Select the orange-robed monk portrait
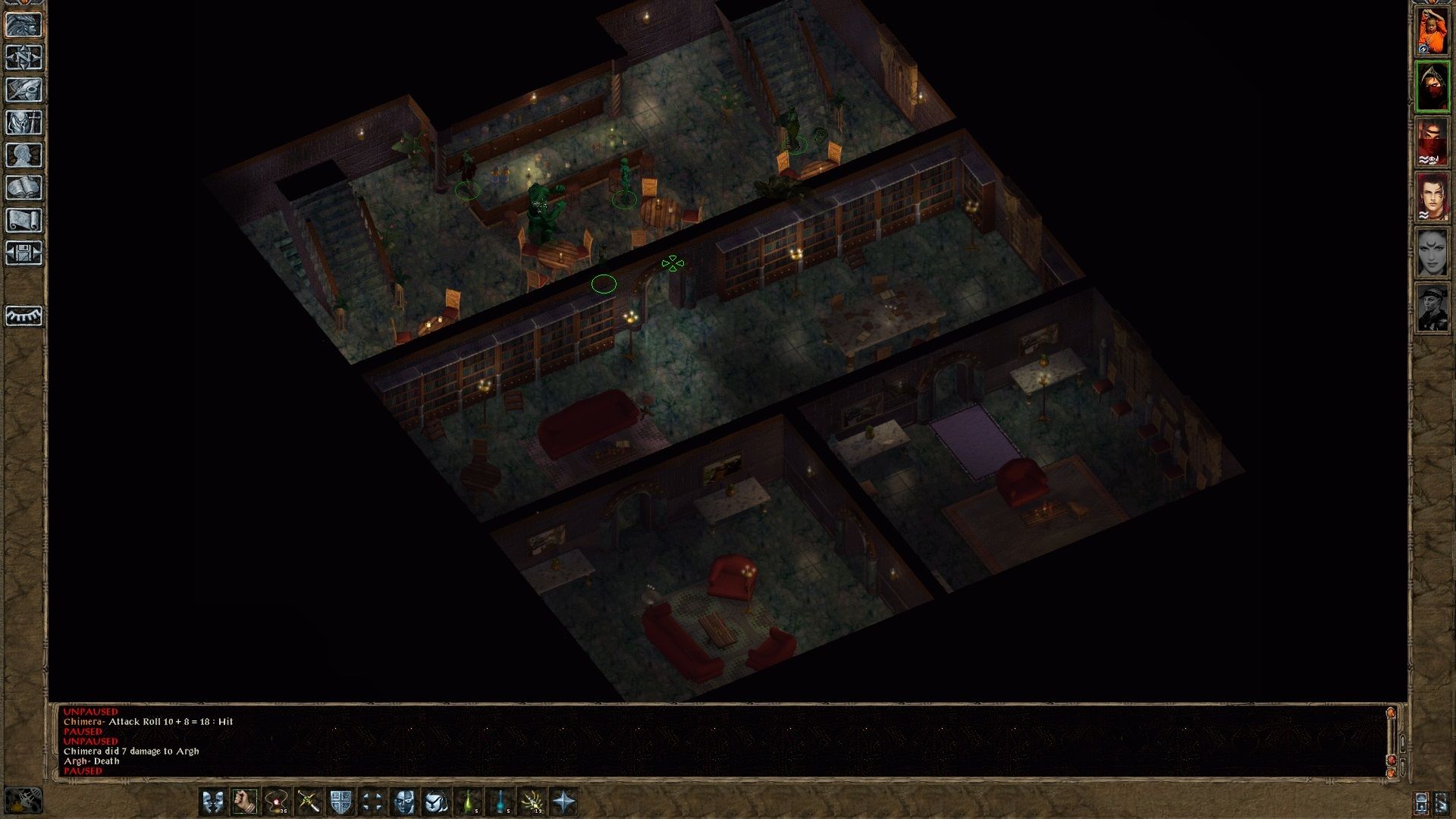Viewport: 1456px width, 819px height. tap(1432, 30)
